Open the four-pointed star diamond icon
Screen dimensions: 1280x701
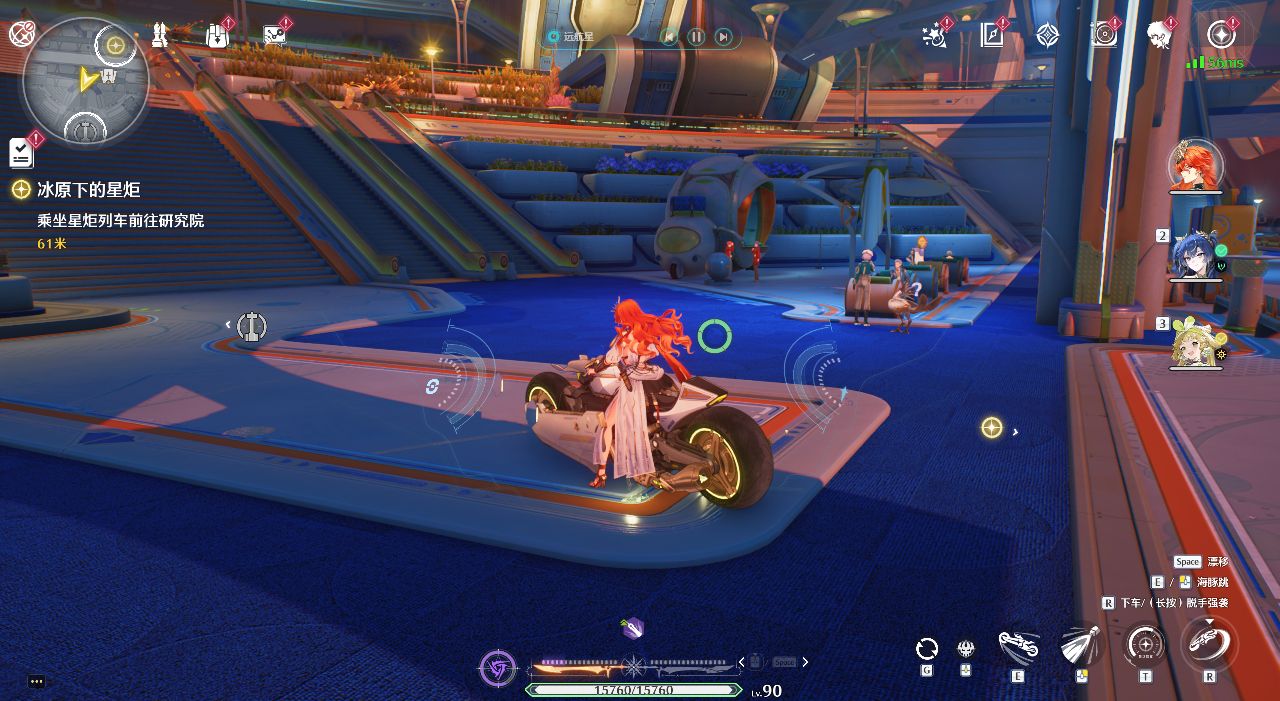[x=1047, y=36]
